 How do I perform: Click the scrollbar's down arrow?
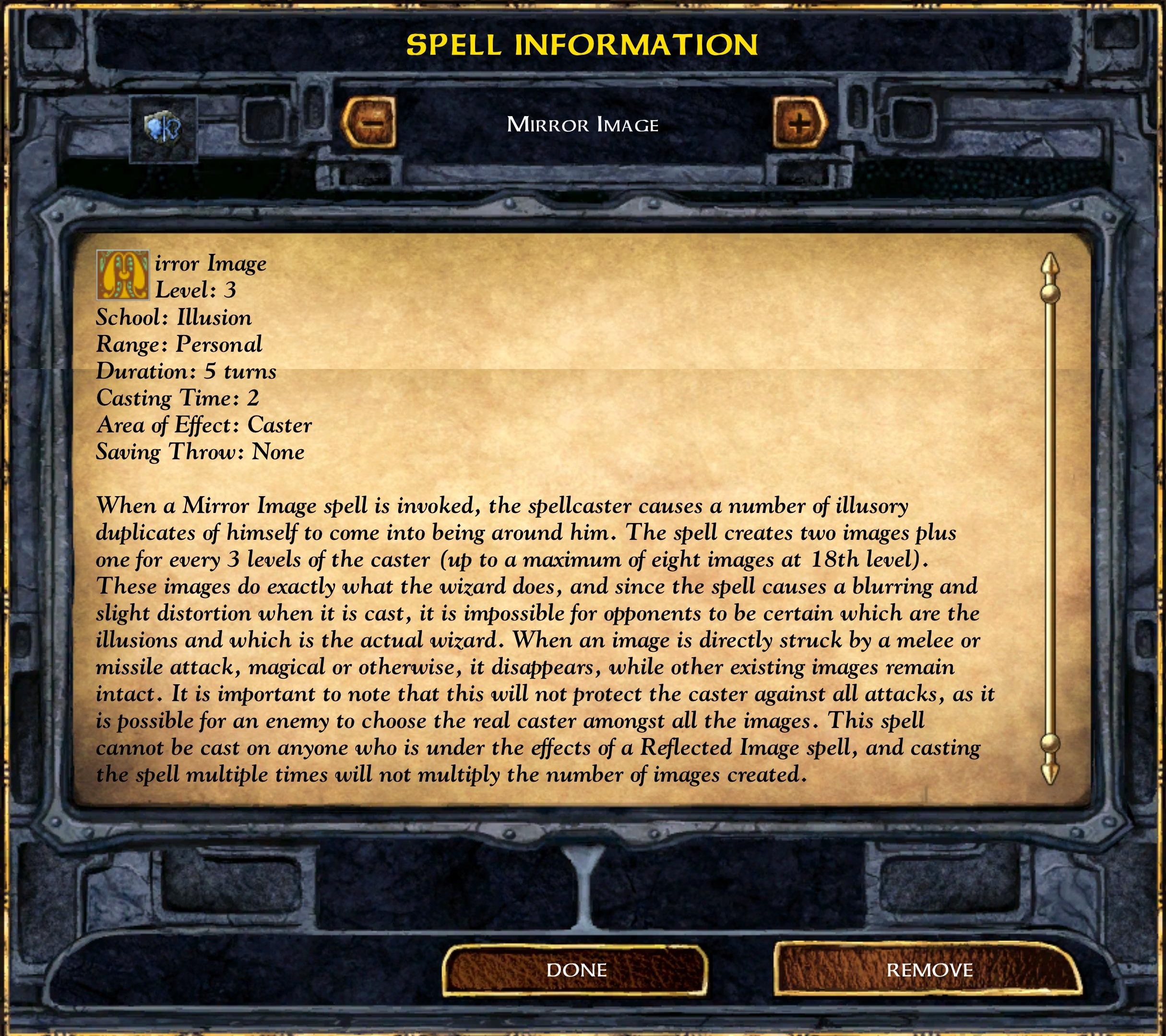click(x=1050, y=771)
